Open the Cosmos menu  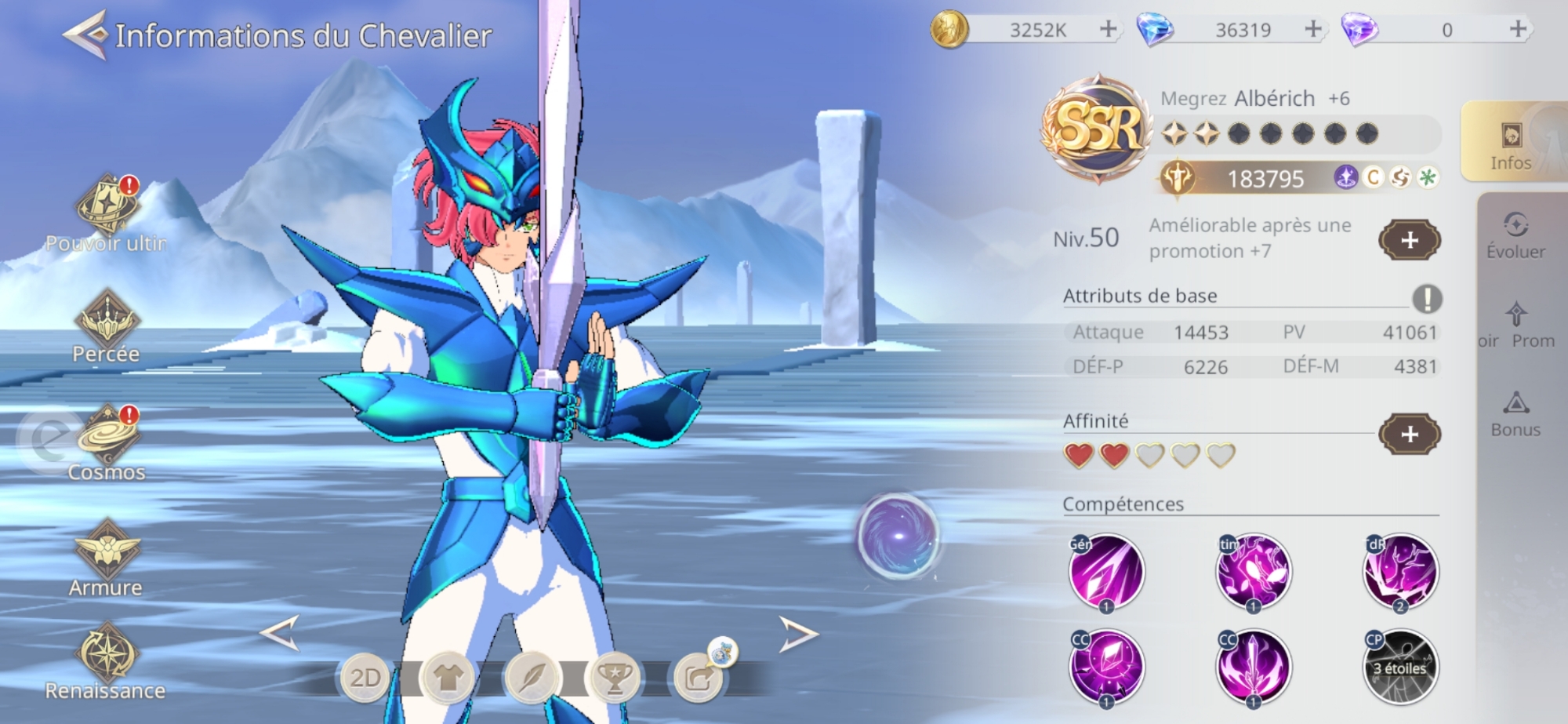[107, 439]
